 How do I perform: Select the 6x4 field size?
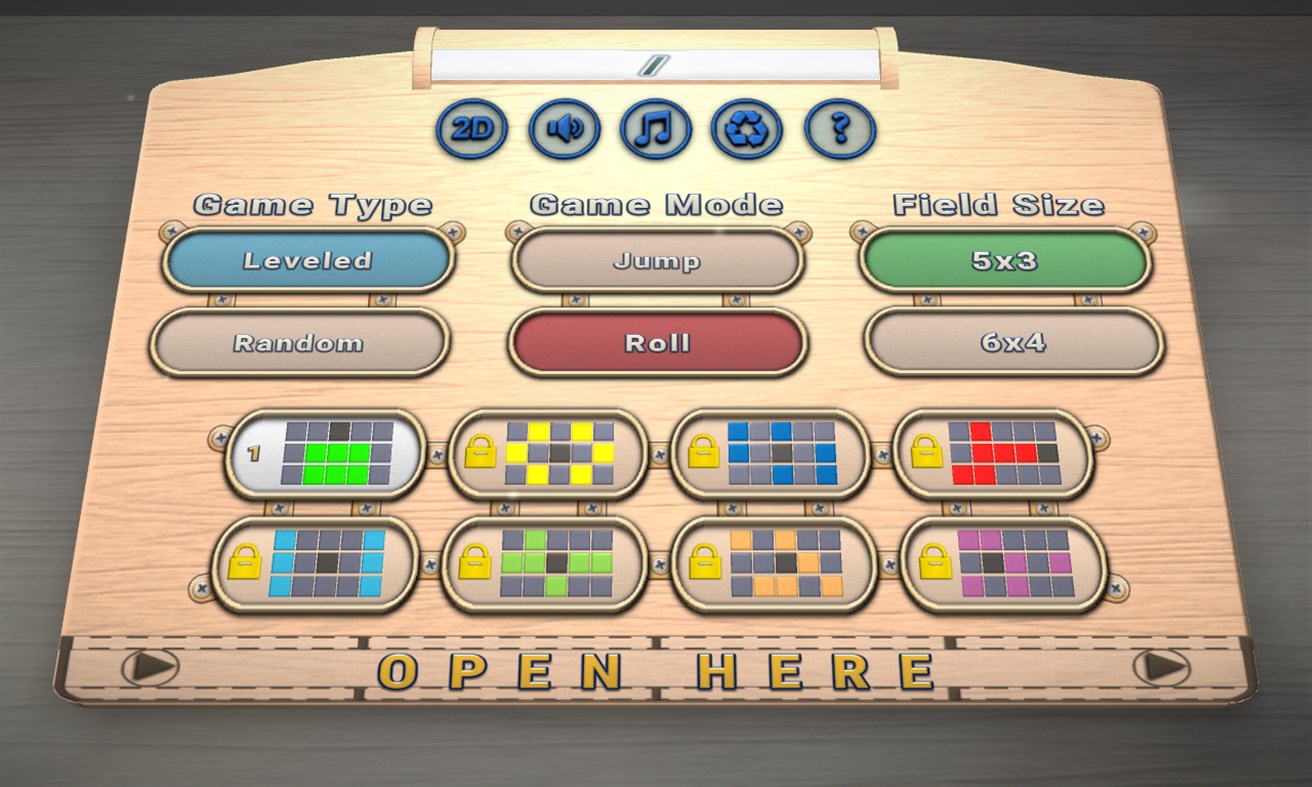[1013, 343]
